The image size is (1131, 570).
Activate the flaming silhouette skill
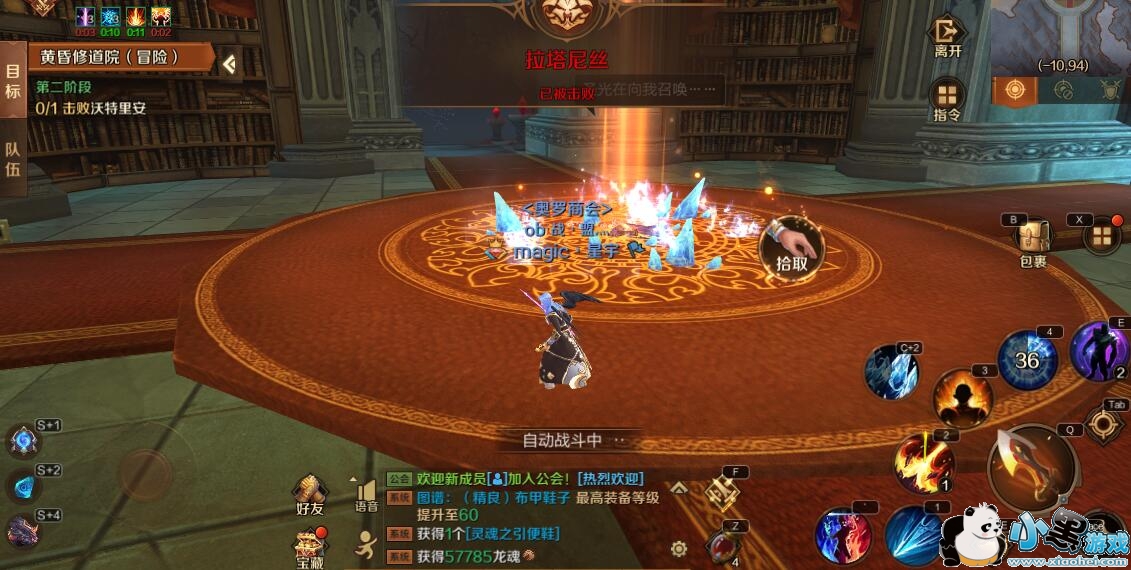(x=962, y=398)
